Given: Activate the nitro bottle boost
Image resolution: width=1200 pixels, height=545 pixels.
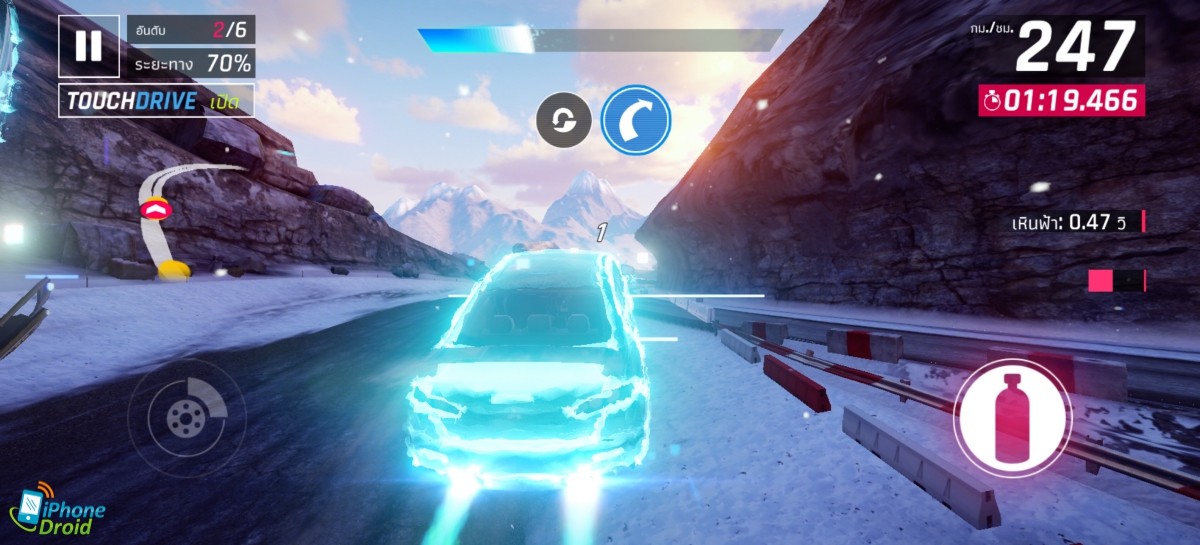Looking at the screenshot, I should (x=1012, y=416).
